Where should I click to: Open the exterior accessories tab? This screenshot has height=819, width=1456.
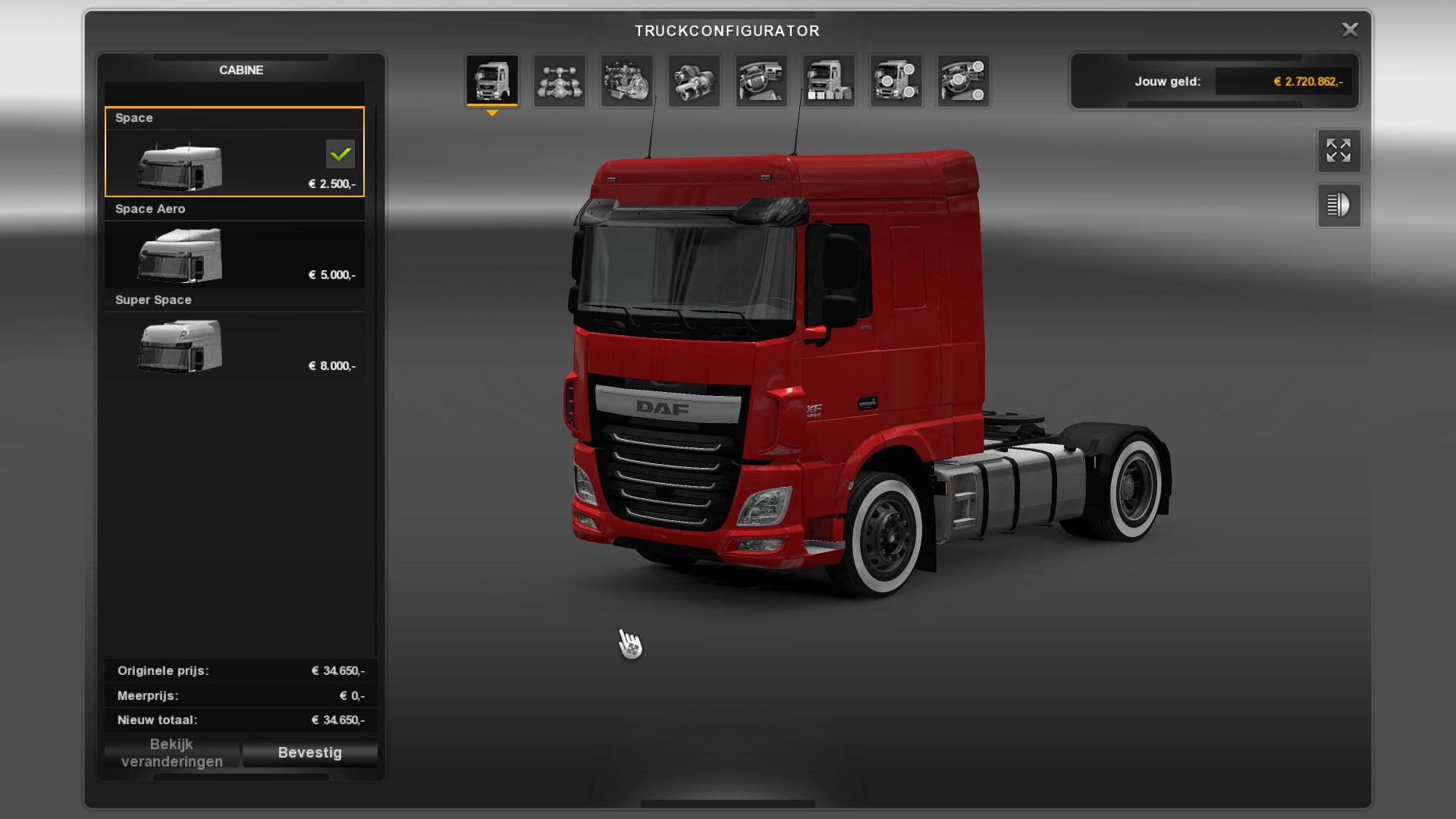[896, 80]
